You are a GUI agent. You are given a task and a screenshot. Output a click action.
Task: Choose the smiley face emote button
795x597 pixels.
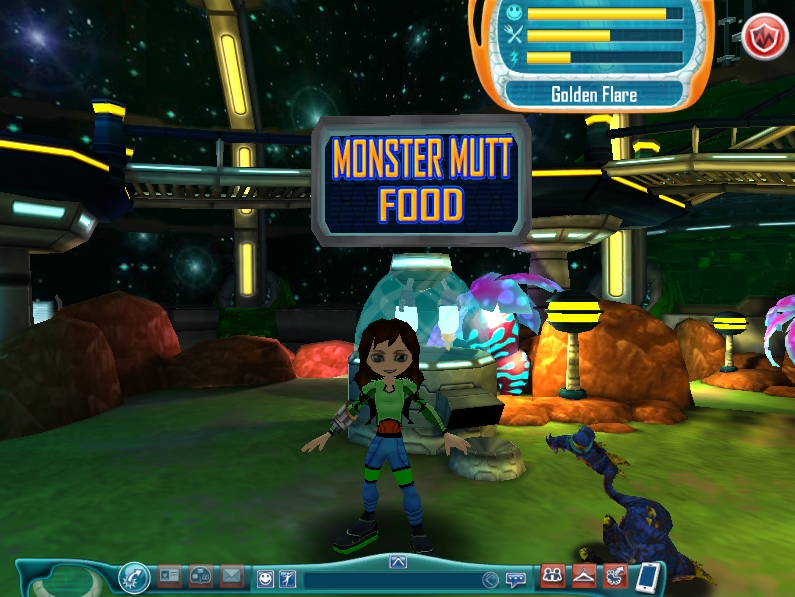[x=265, y=578]
